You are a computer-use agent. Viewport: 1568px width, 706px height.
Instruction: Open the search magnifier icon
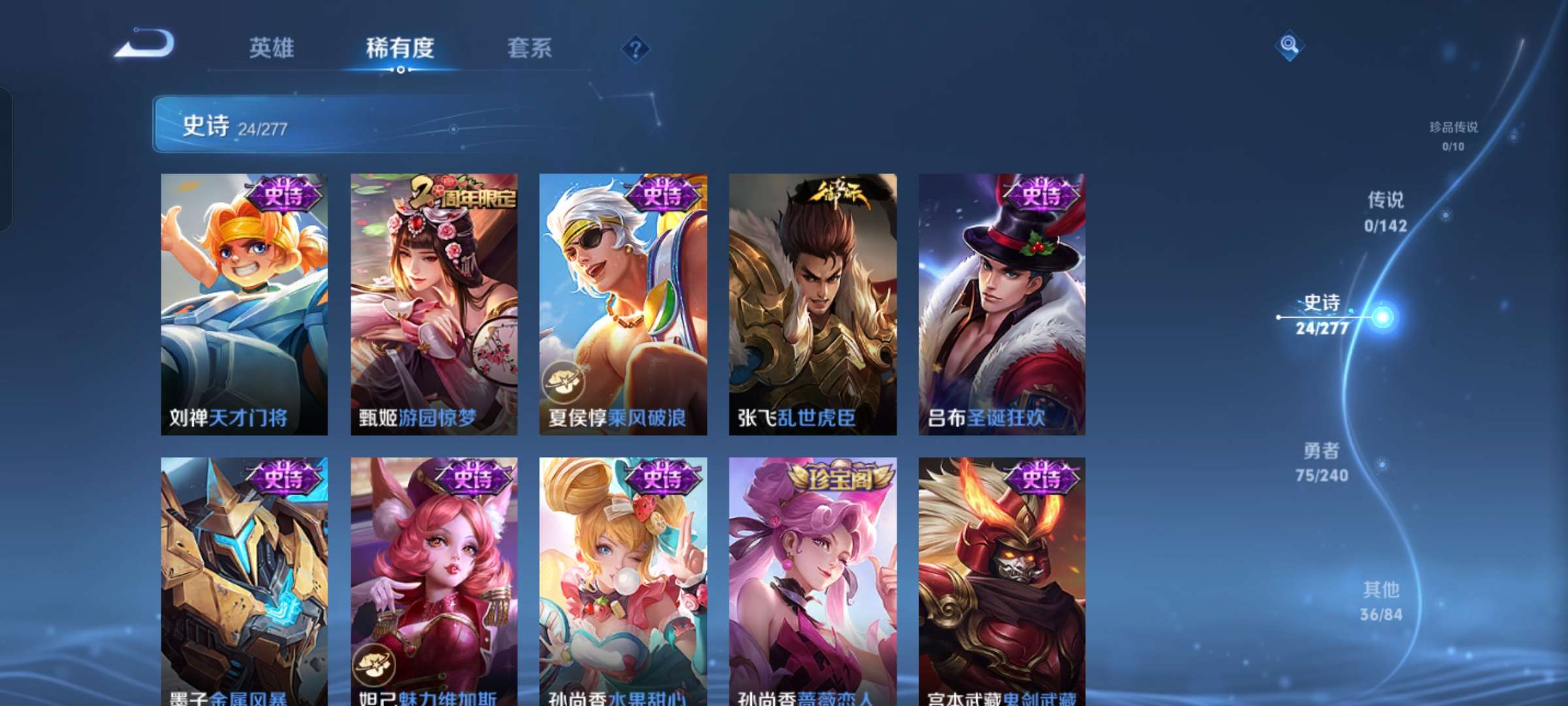click(1288, 44)
